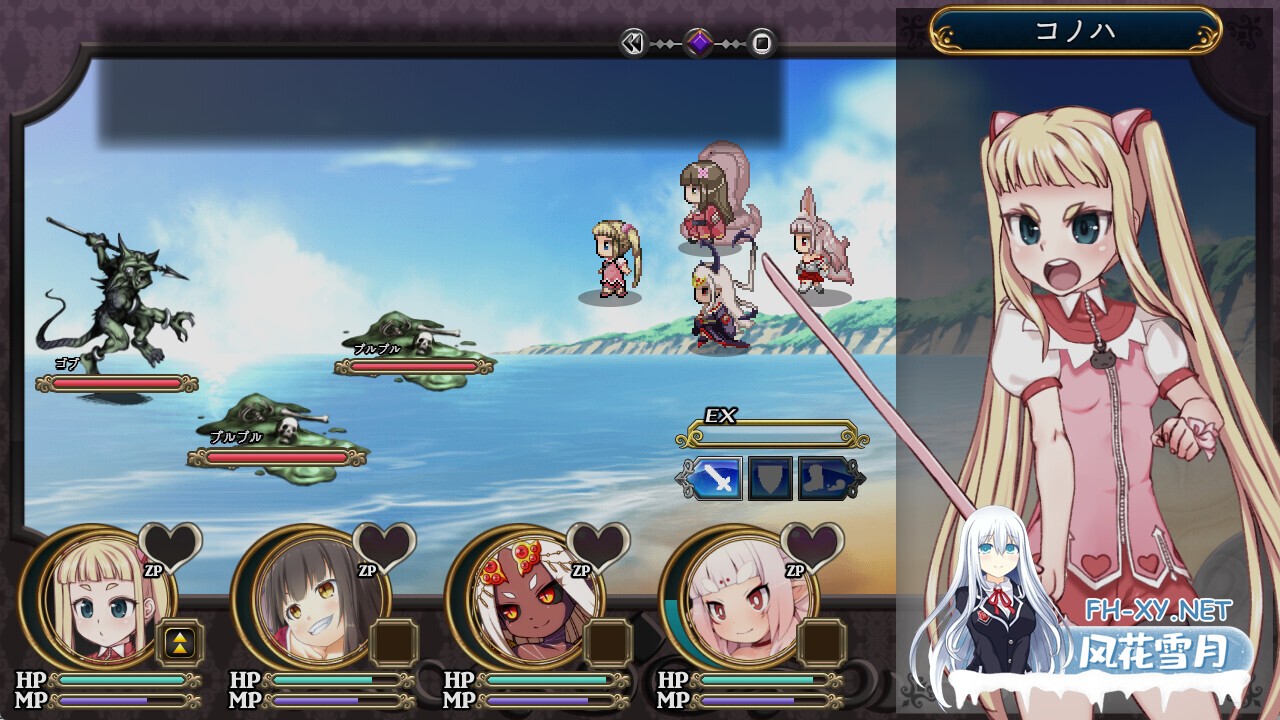Click the rewind double-arrow button

coord(633,43)
